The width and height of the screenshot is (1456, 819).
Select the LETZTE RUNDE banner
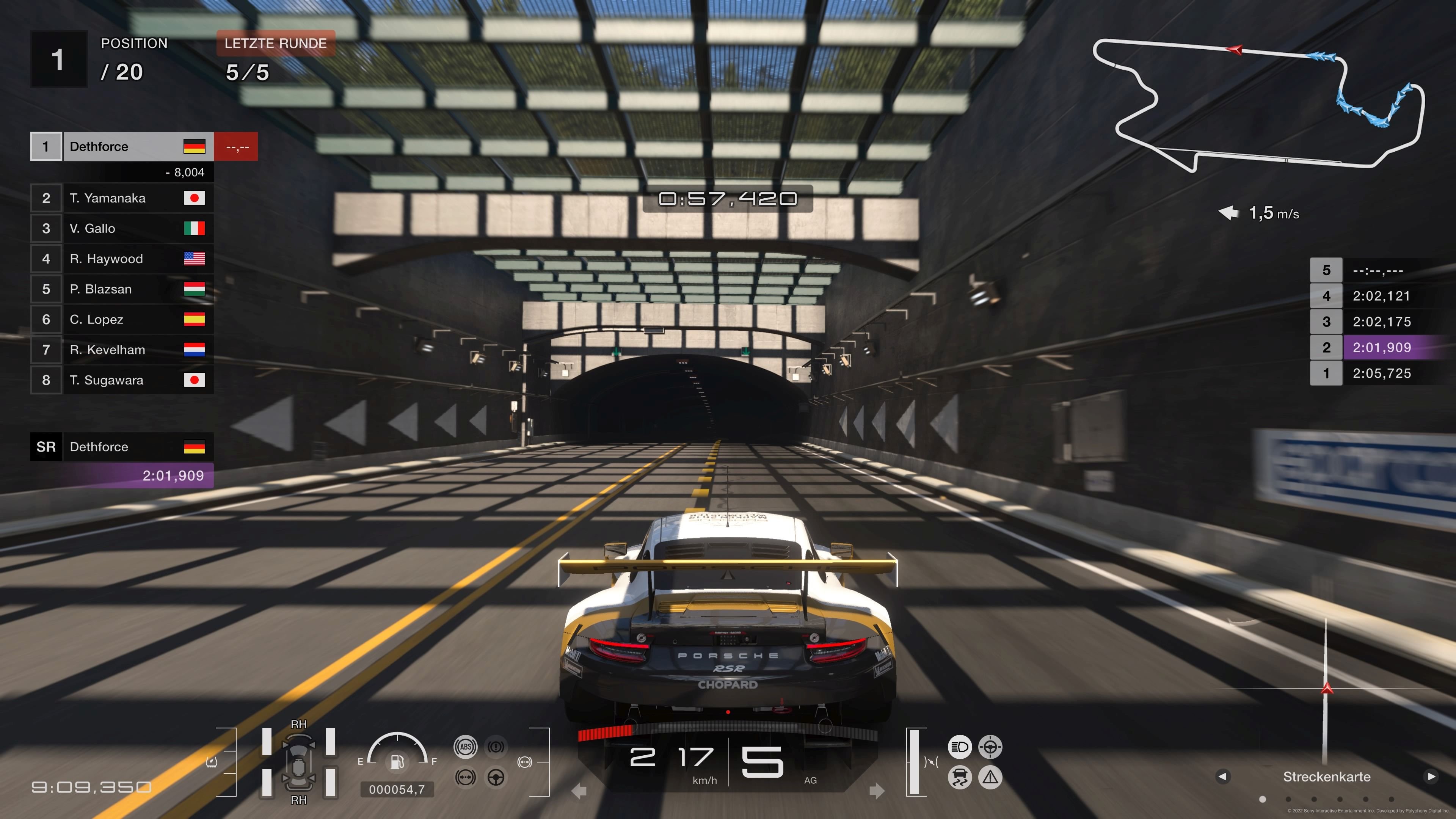276,44
